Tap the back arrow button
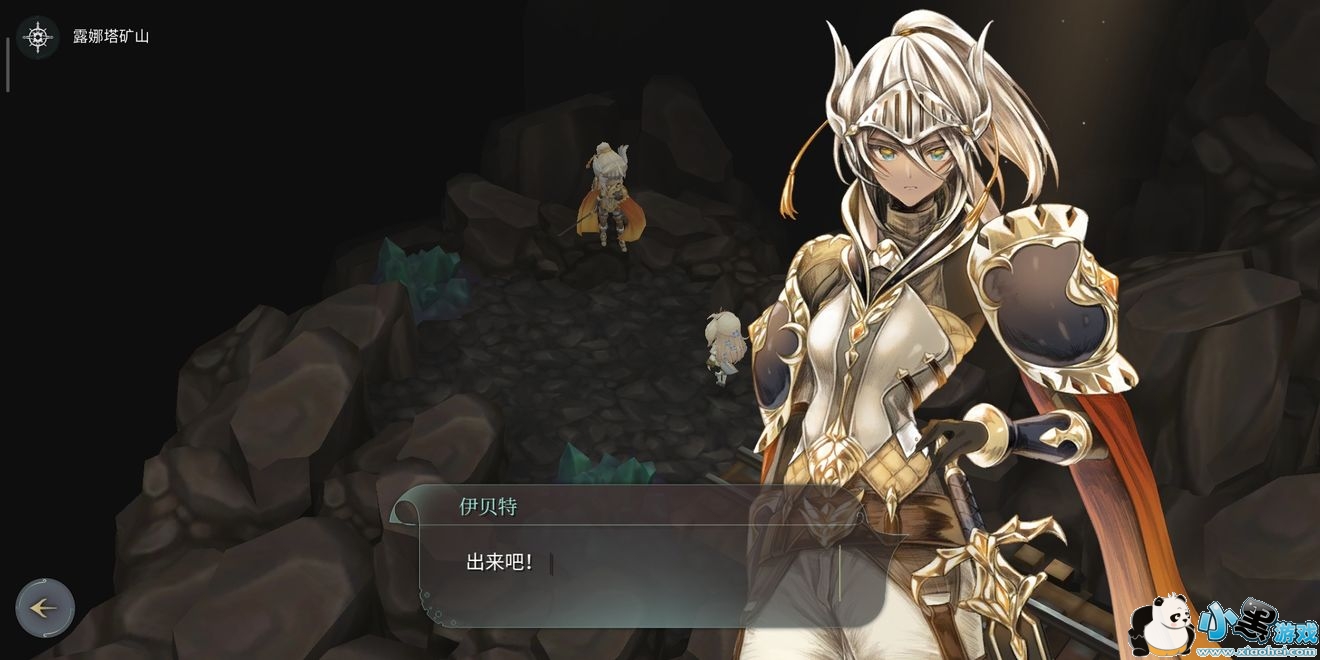The image size is (1320, 660). 45,607
